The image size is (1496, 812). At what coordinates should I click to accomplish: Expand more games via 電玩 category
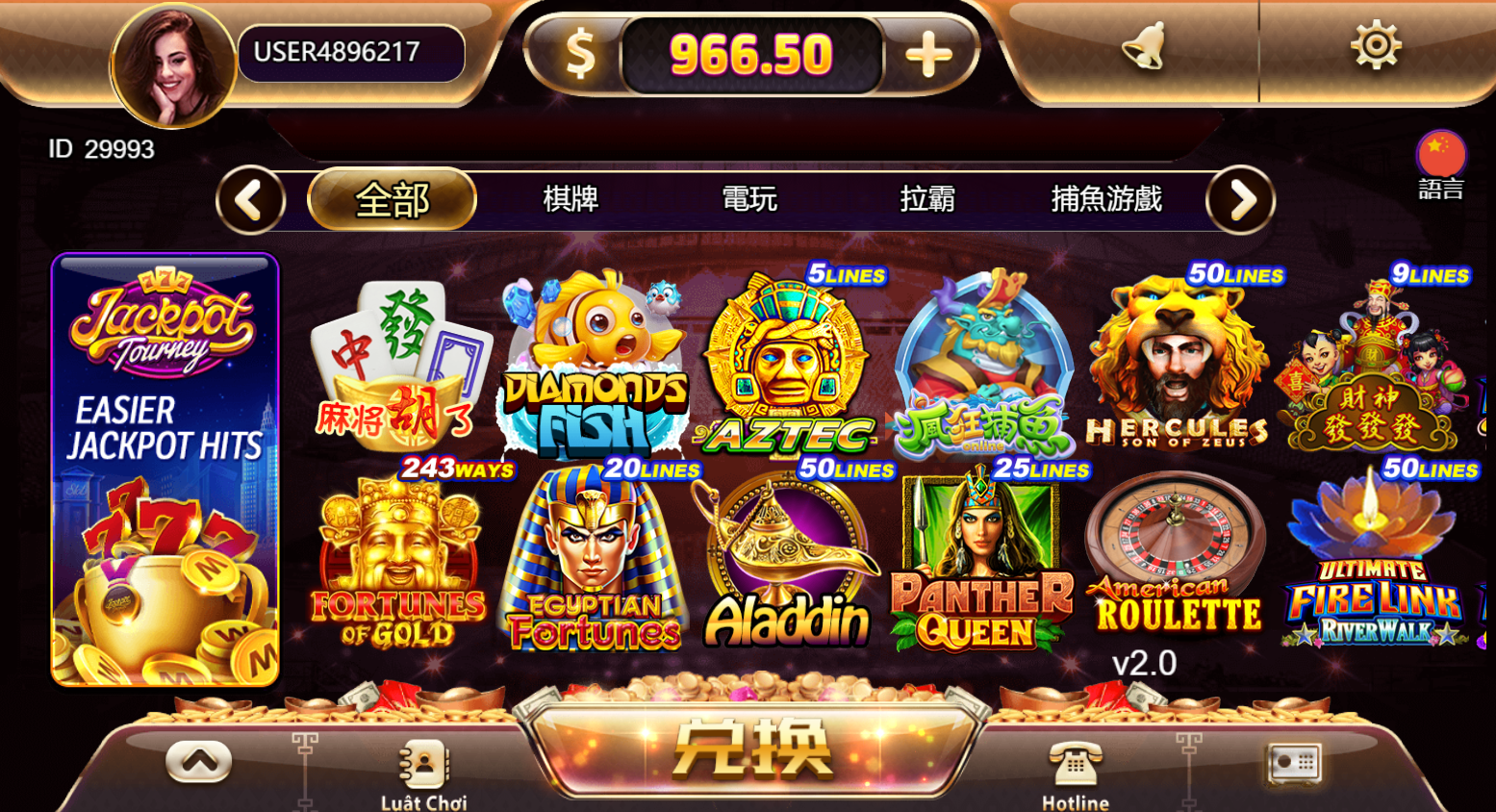(x=751, y=199)
